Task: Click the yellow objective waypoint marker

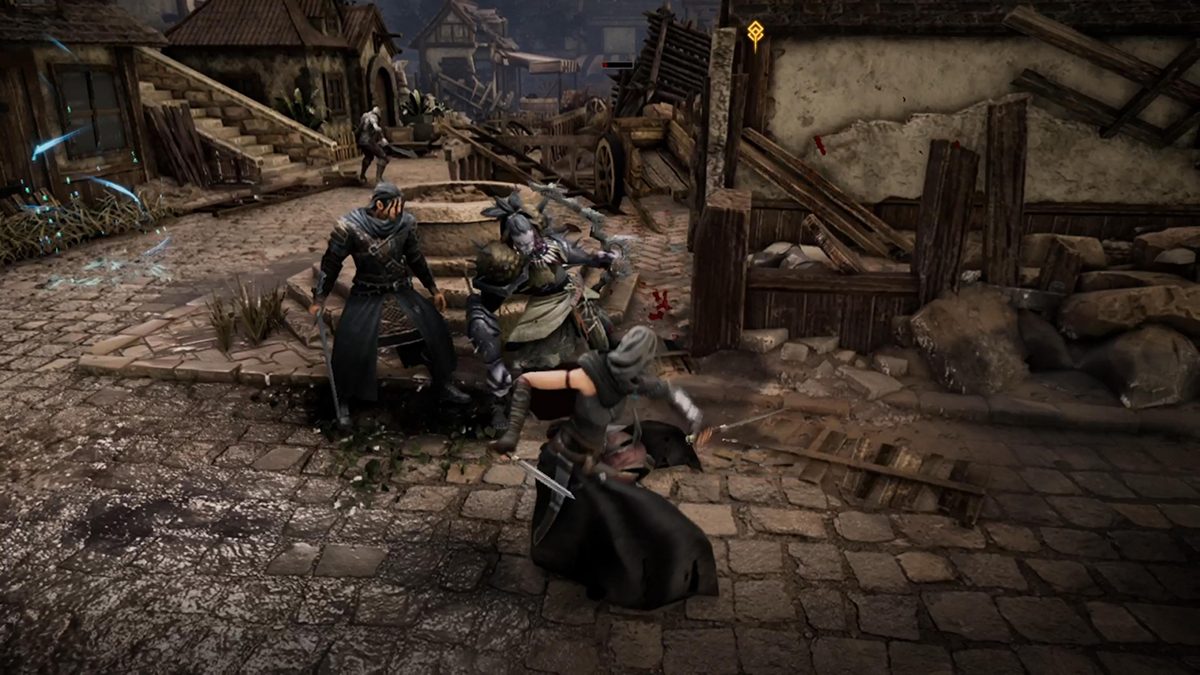Action: 755,33
